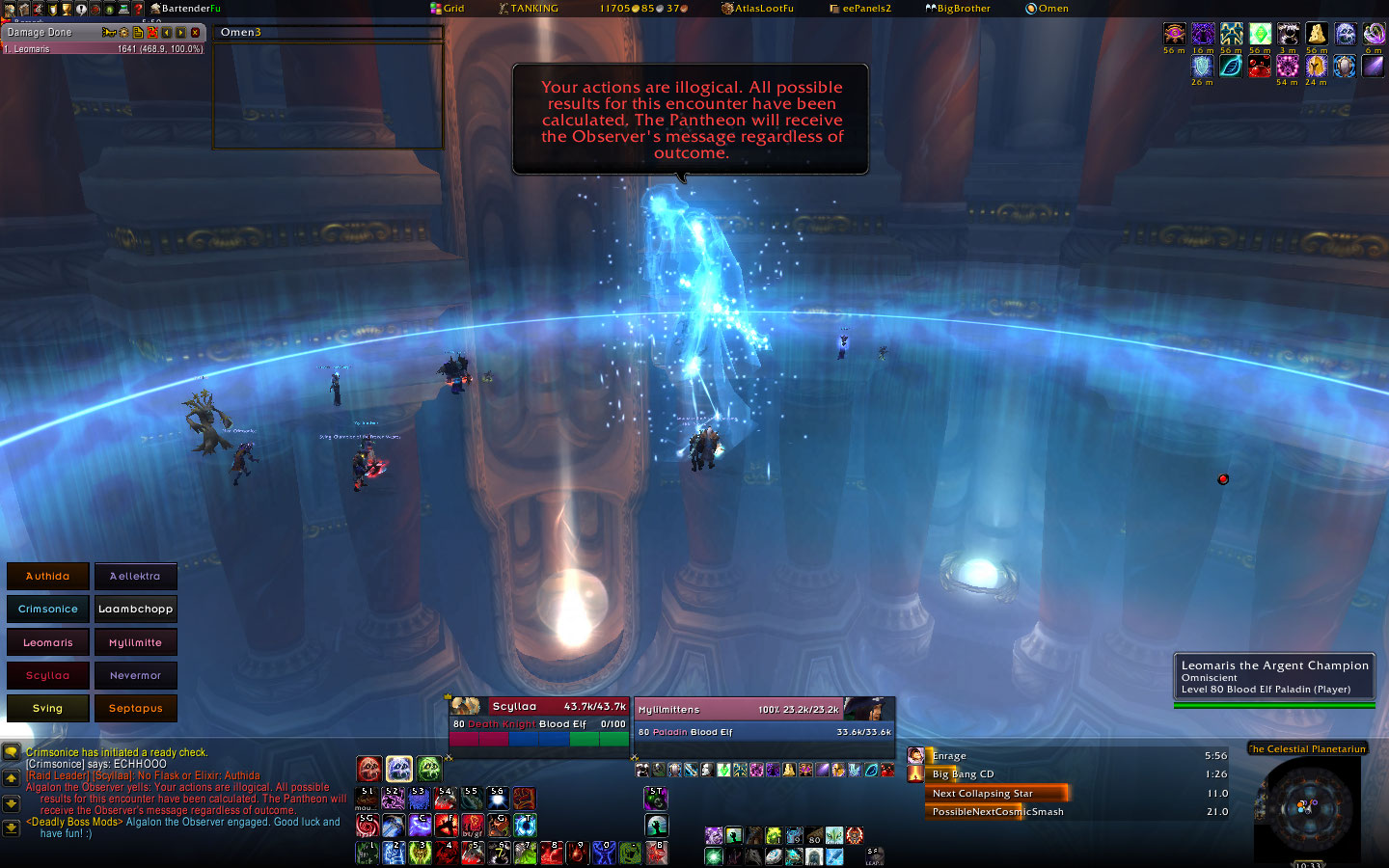
Task: Close the Damage Done meter window
Action: [195, 33]
